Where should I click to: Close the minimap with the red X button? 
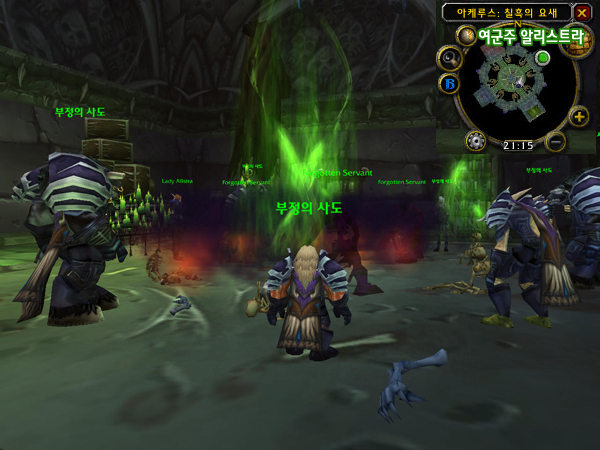(582, 13)
